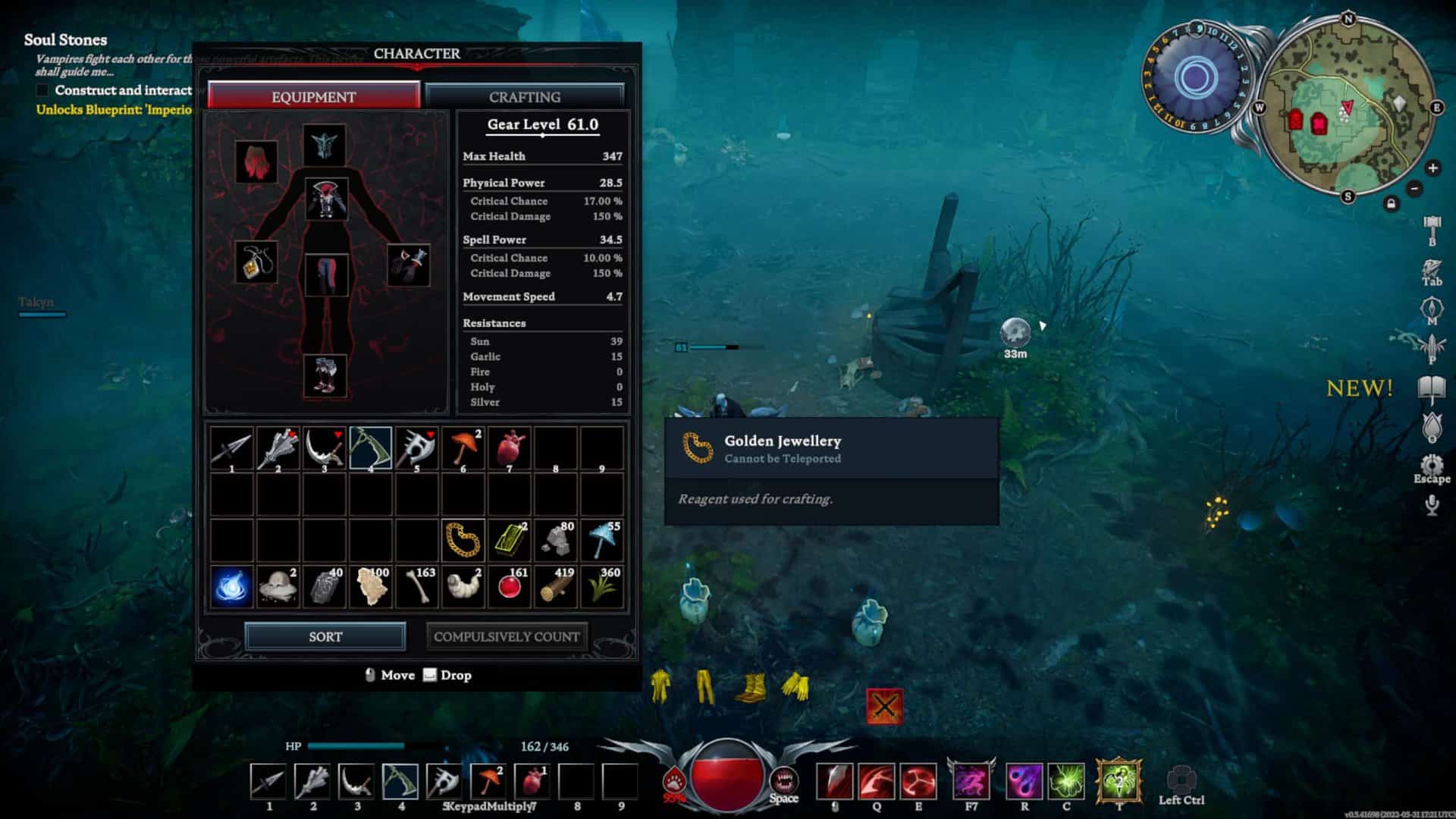The width and height of the screenshot is (1456, 819).
Task: Select the equipped chest armor slot
Action: coord(326,199)
